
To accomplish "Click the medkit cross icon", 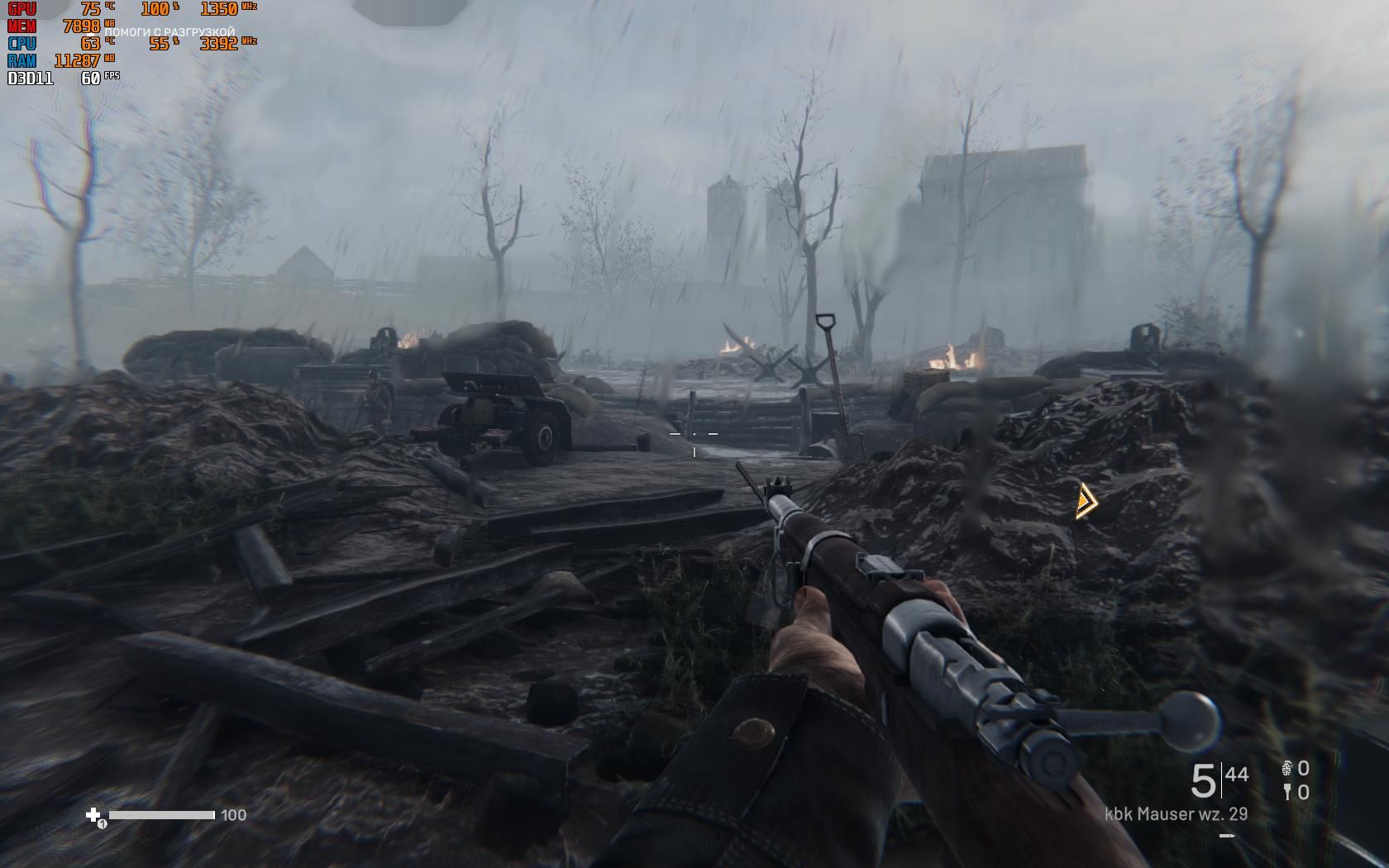I will 93,815.
